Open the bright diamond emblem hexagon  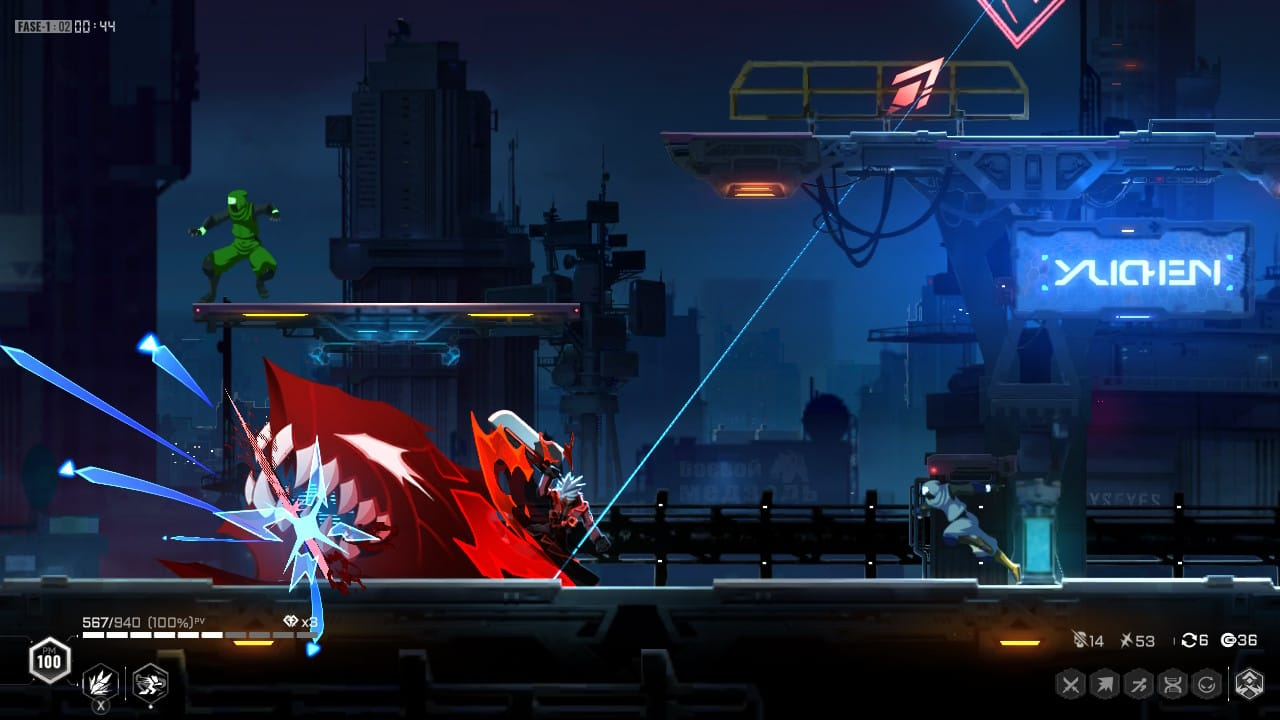click(1249, 685)
